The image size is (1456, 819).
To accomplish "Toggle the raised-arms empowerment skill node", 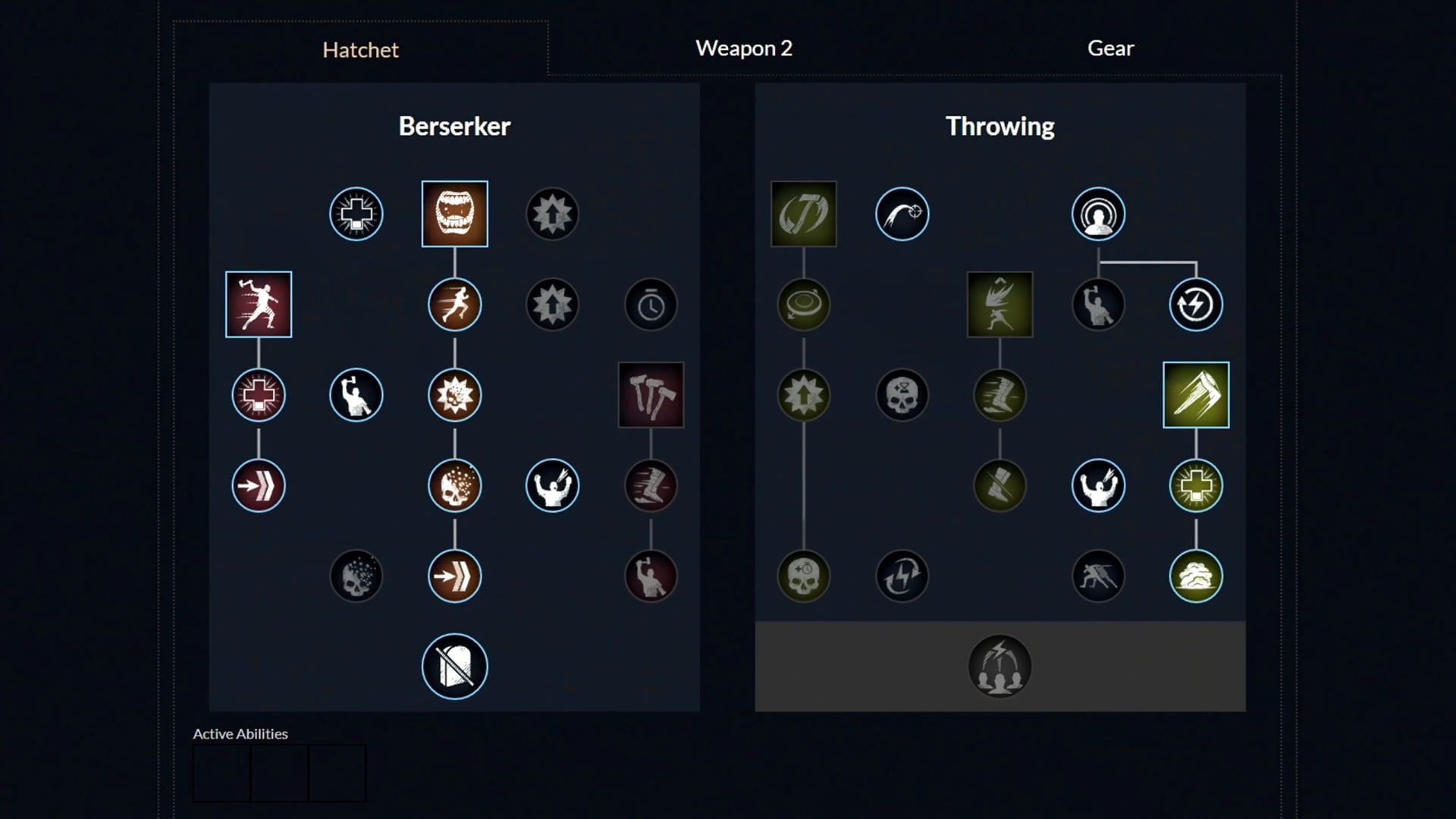I will pos(552,485).
